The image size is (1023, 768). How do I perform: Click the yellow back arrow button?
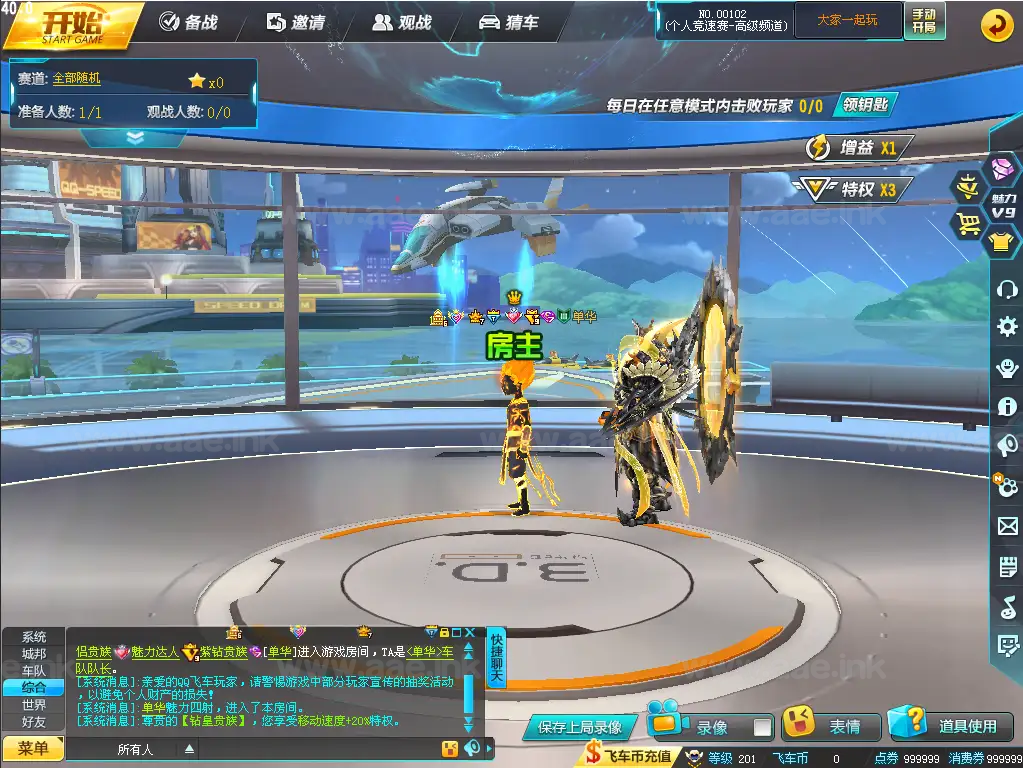996,25
